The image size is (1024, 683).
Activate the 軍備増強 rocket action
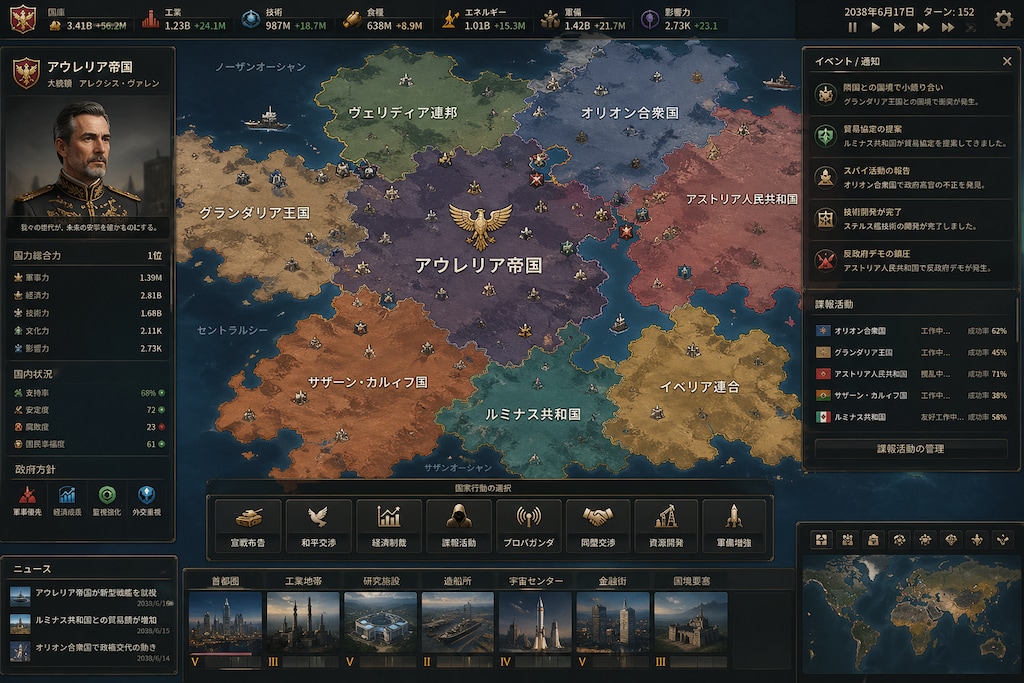(x=734, y=527)
